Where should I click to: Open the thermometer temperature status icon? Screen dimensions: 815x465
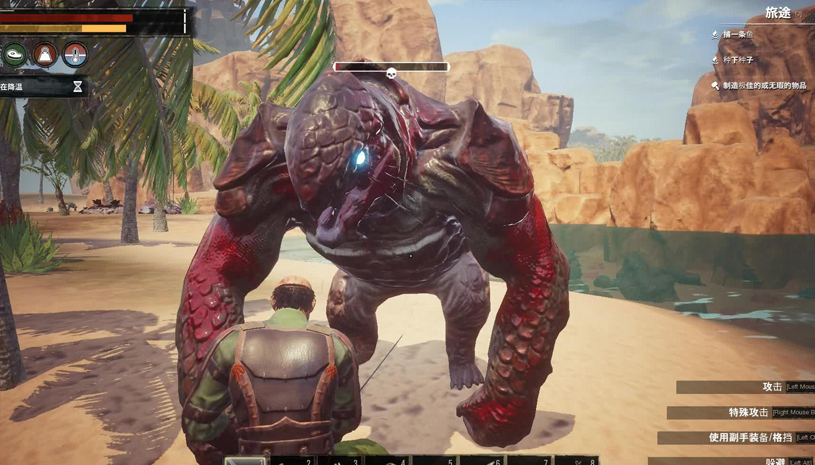point(75,54)
